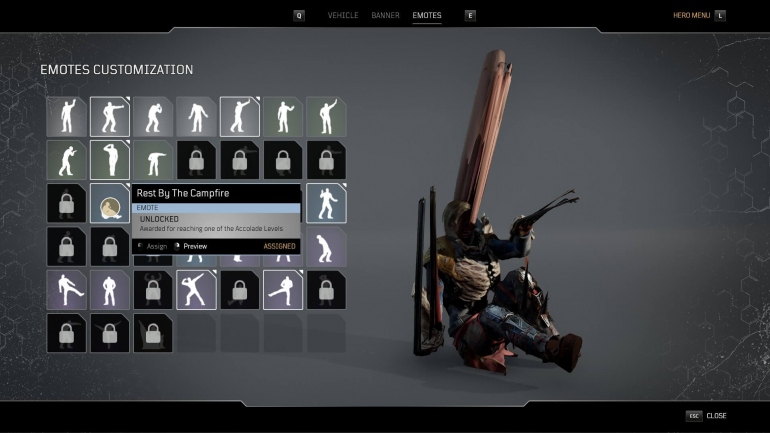Click Assign in the emote tooltip
770x433 pixels.
click(x=157, y=246)
